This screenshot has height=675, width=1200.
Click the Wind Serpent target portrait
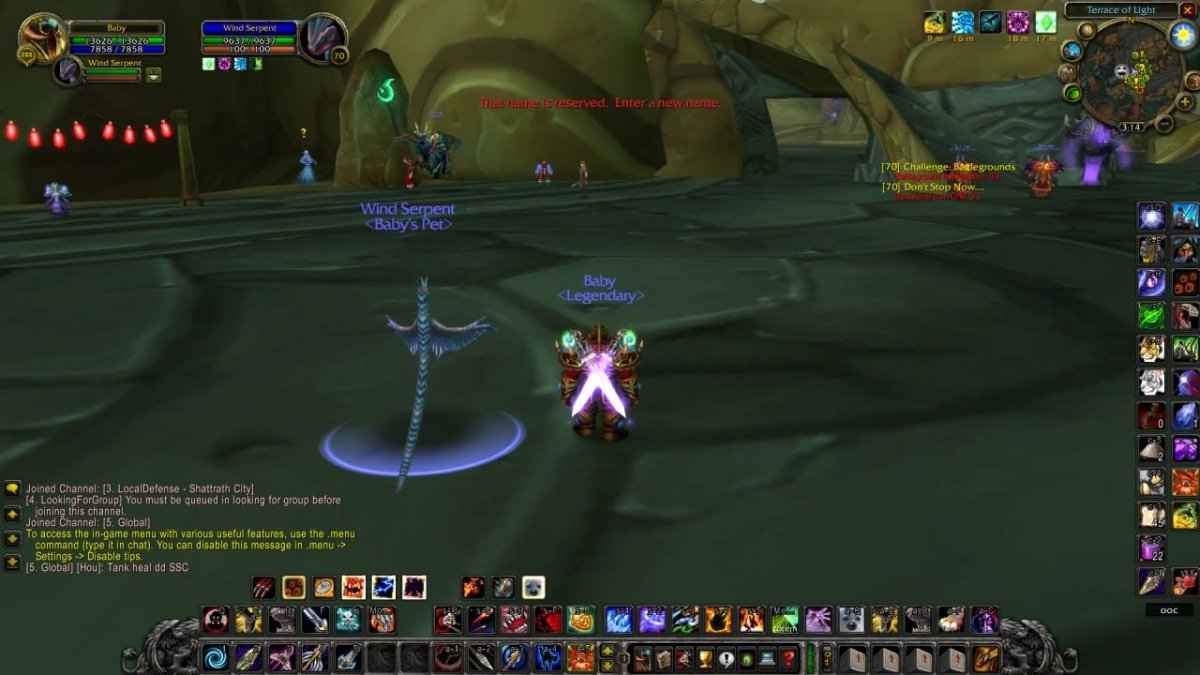click(x=322, y=38)
